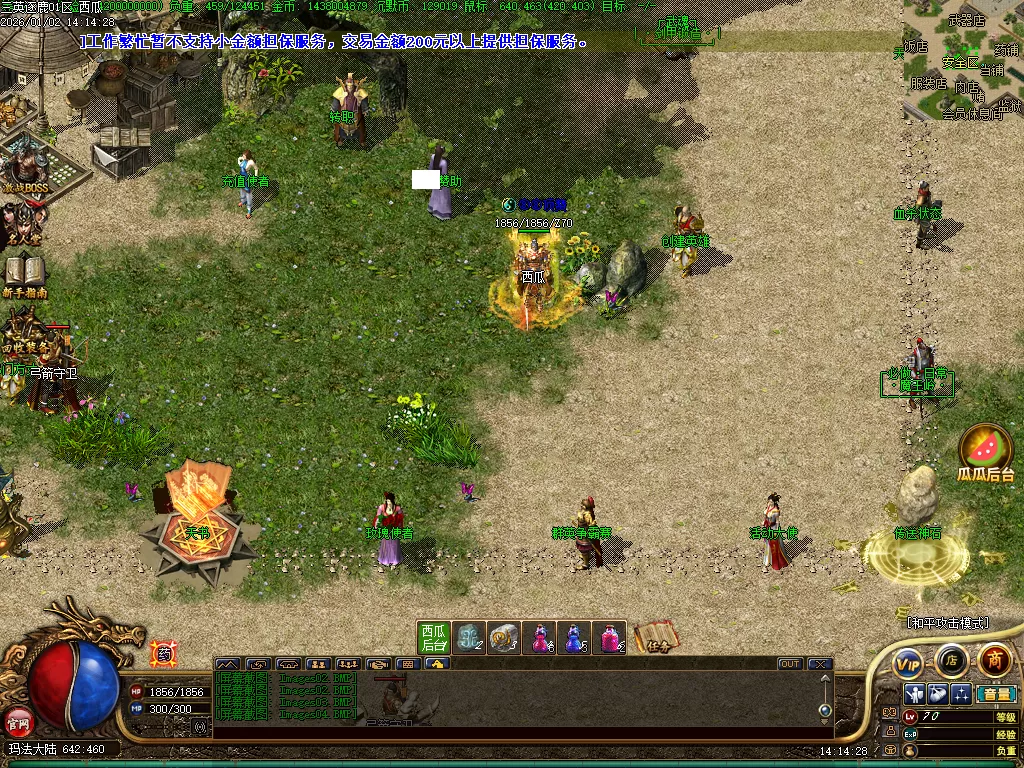This screenshot has height=768, width=1024.
Task: Close the chat panel with the X button
Action: (820, 663)
